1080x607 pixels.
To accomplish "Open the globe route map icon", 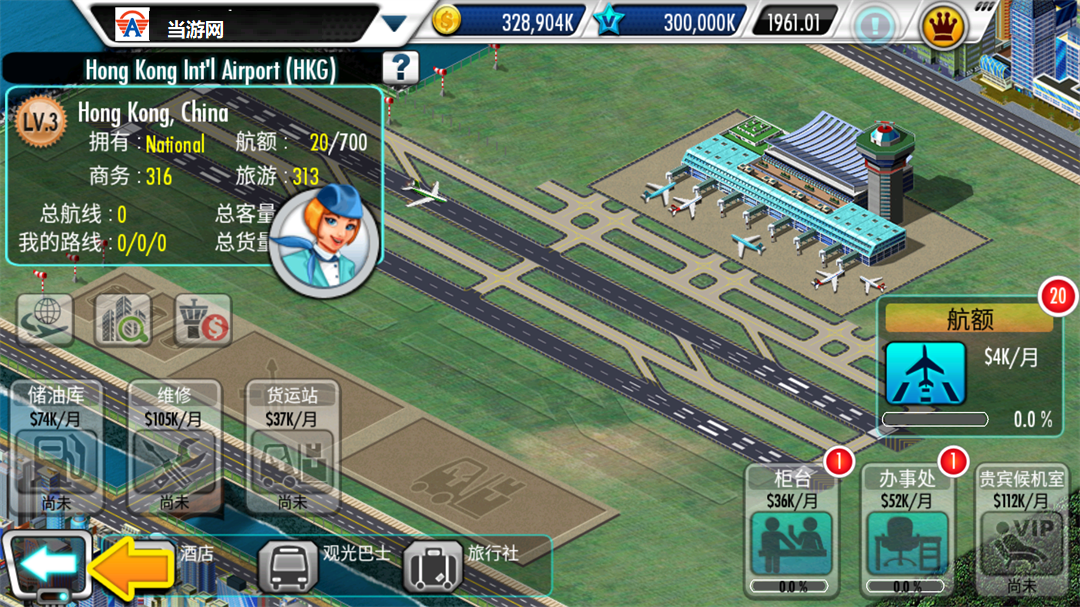I will pyautogui.click(x=45, y=320).
